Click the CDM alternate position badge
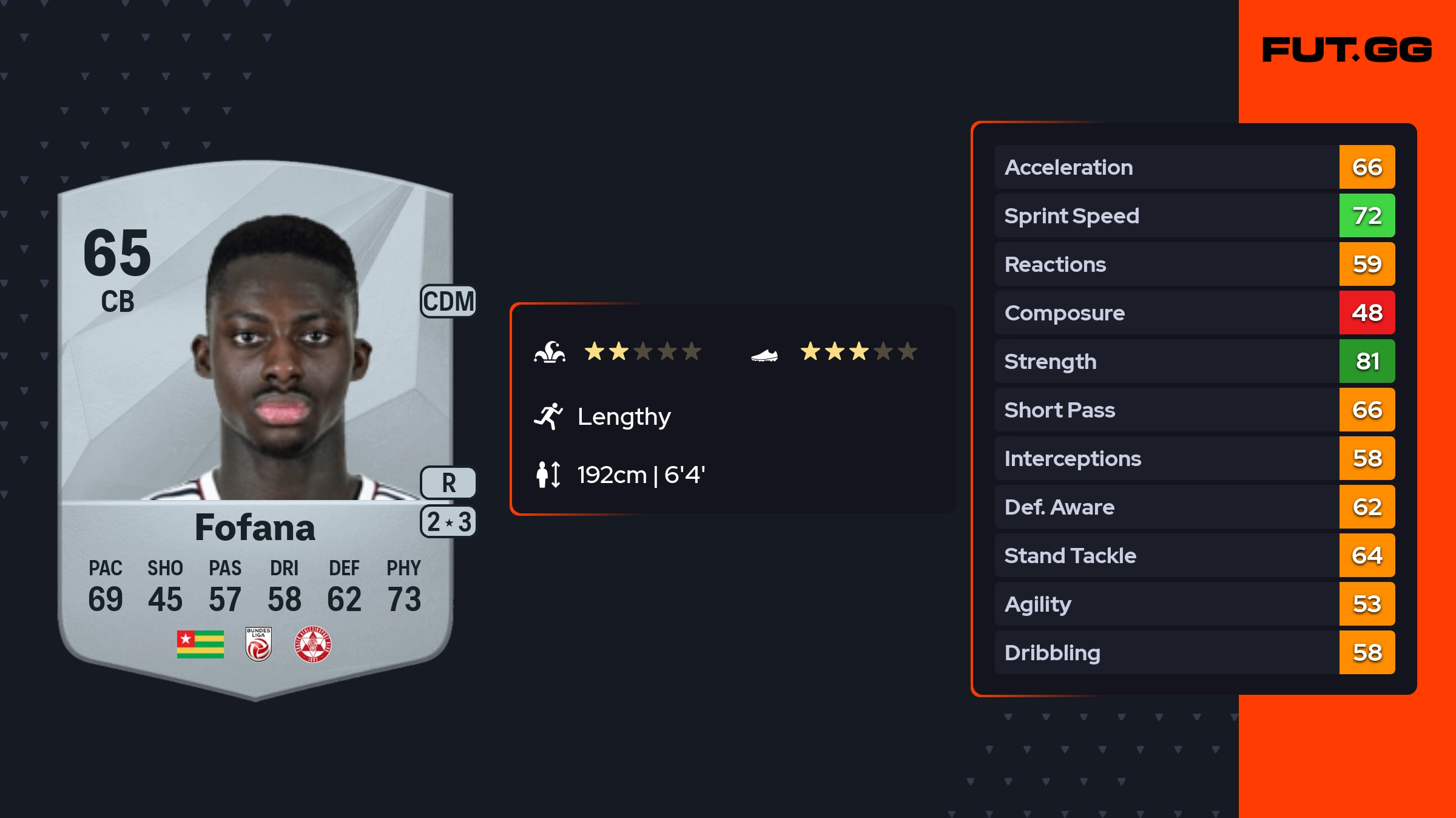1456x818 pixels. pos(448,301)
